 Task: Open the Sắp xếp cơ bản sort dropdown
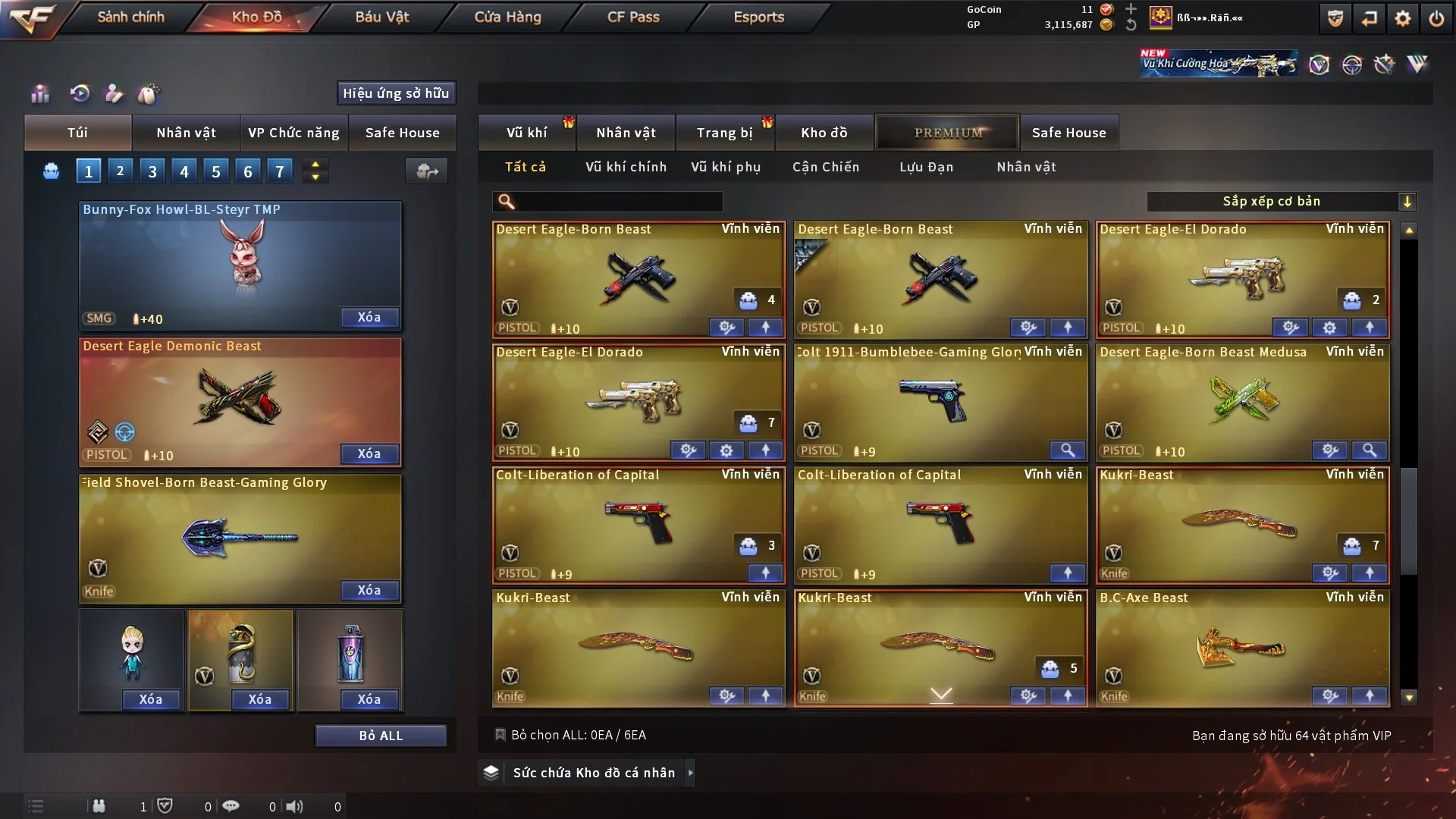pyautogui.click(x=1281, y=201)
